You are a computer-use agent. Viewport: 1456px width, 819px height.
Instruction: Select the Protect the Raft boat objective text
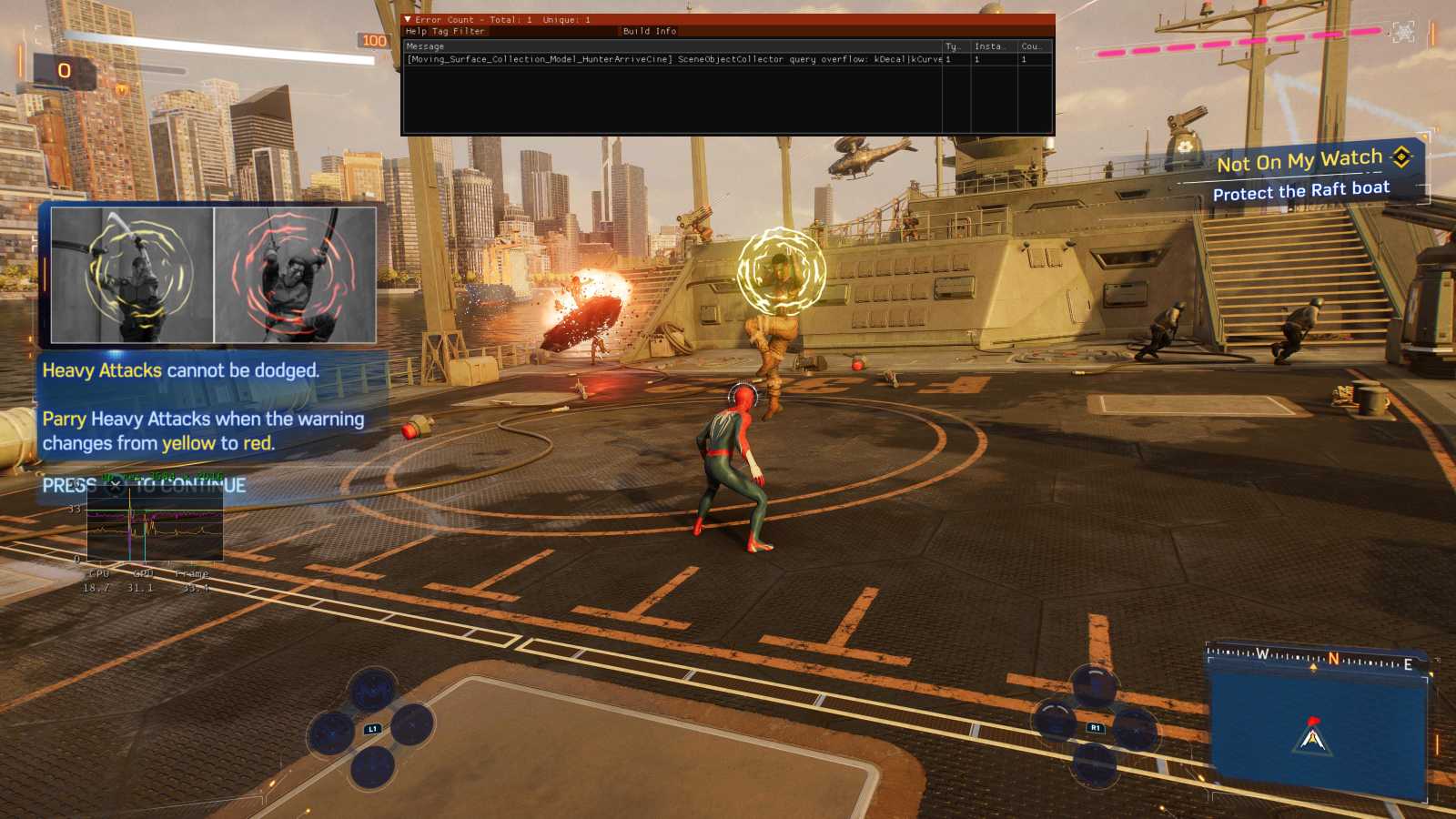(x=1302, y=190)
